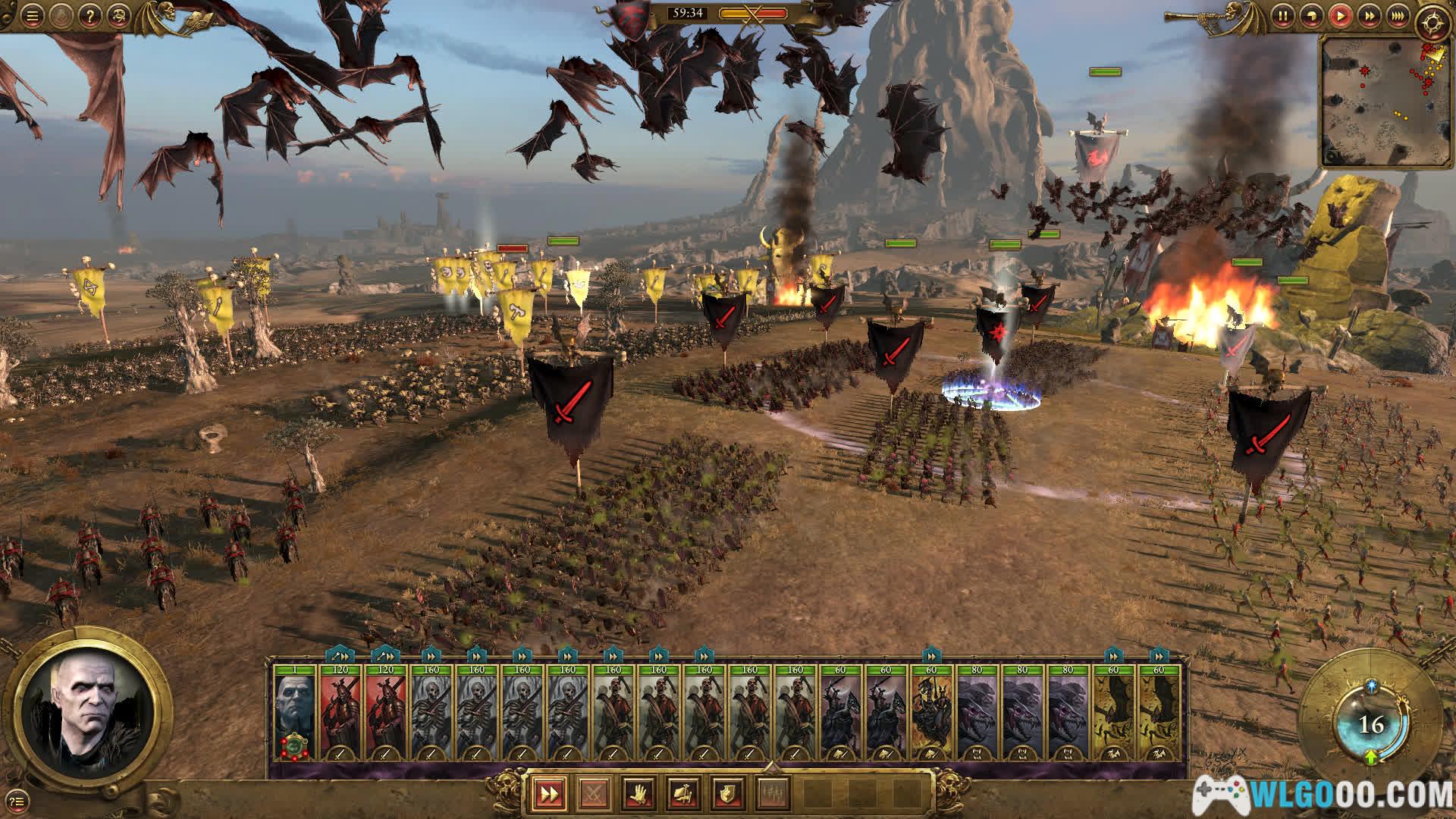Toggle the guard mode shield button
This screenshot has height=819, width=1456.
click(x=727, y=794)
